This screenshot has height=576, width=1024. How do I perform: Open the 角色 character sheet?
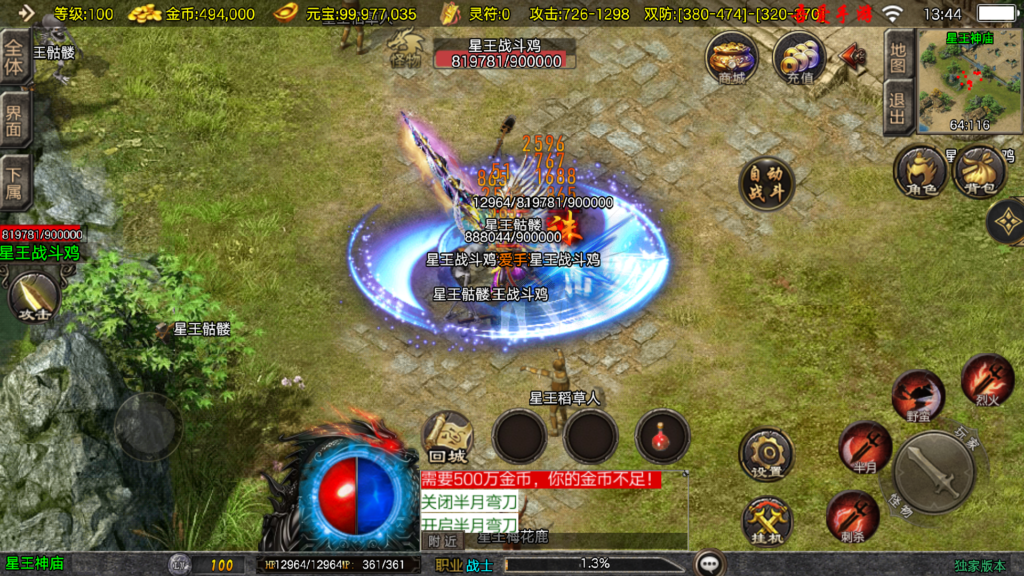[919, 172]
